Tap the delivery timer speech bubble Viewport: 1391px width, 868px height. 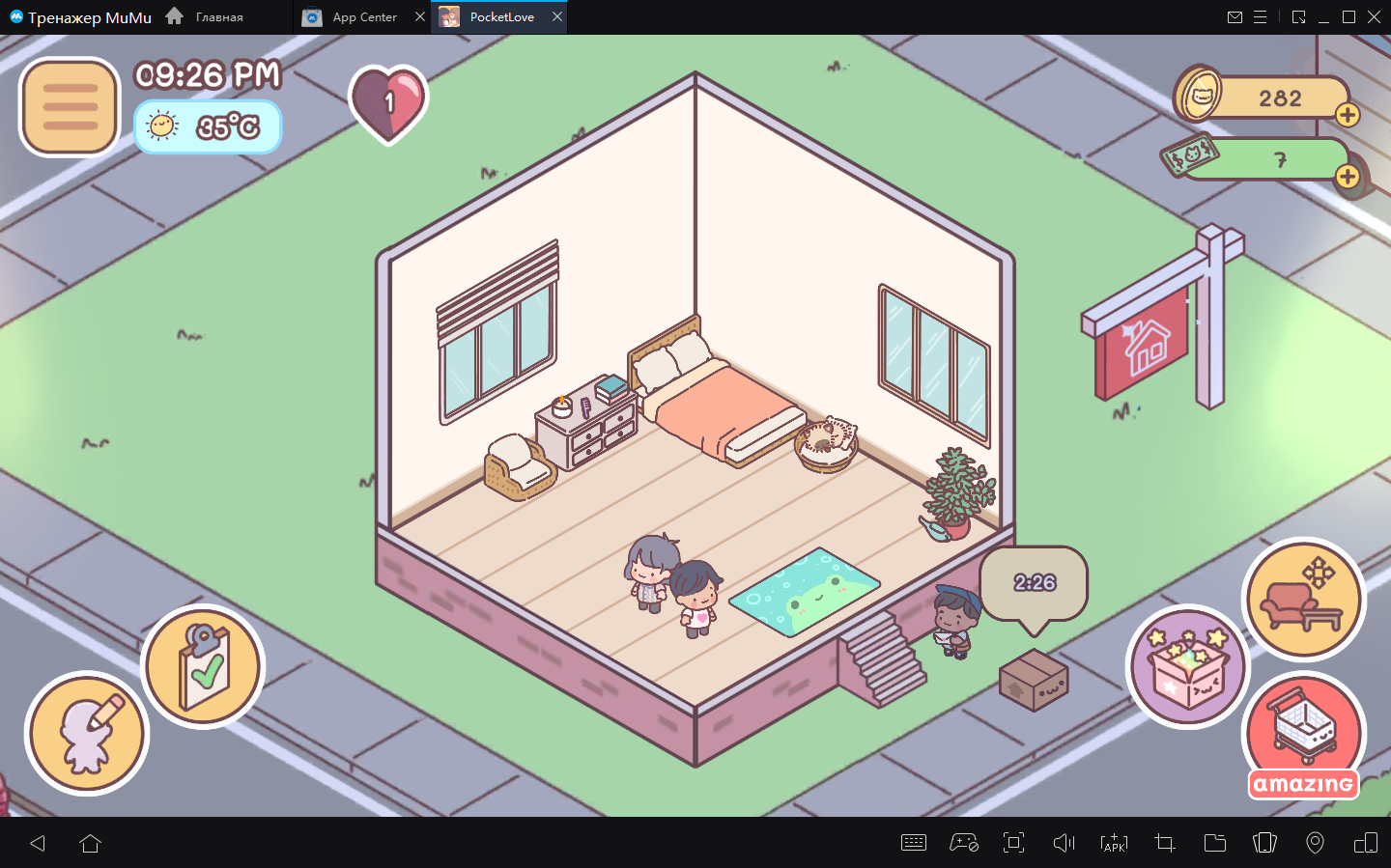point(1034,583)
